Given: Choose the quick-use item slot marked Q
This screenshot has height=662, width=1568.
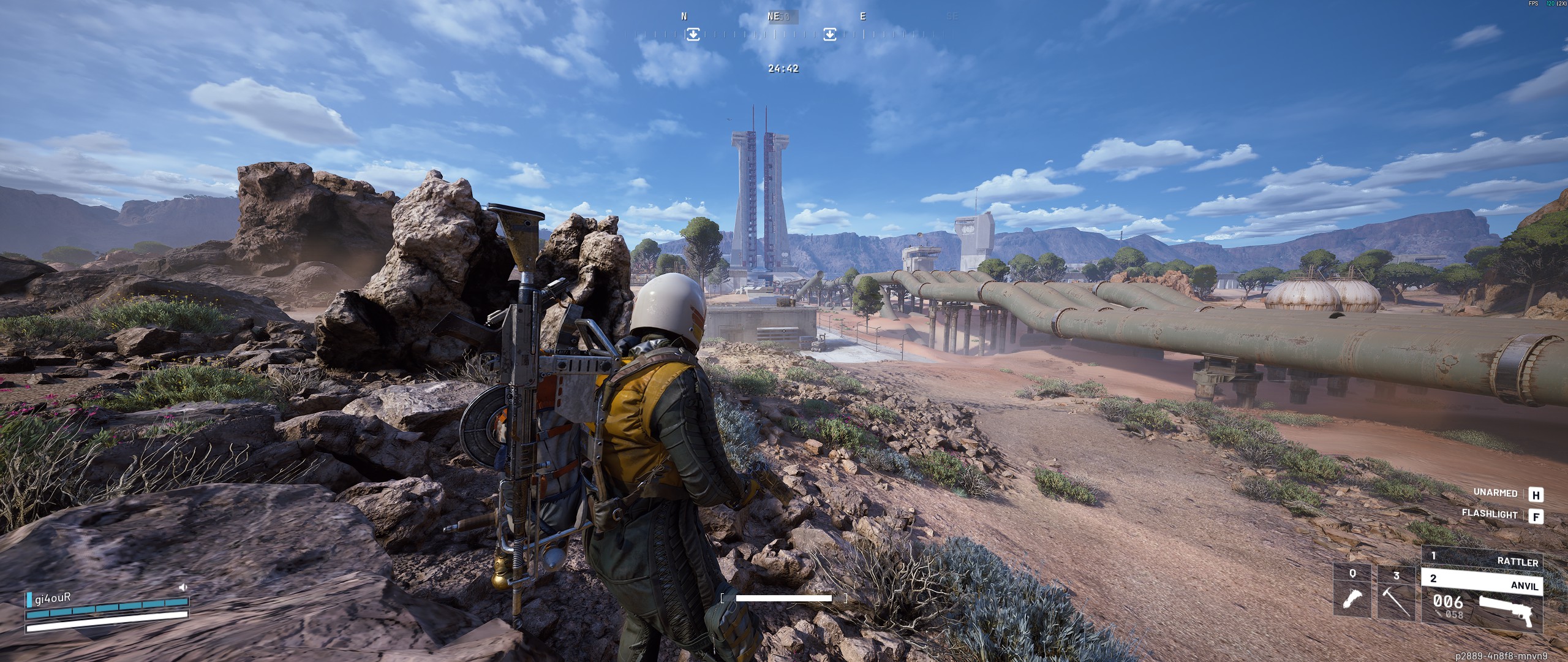Looking at the screenshot, I should click(1353, 592).
